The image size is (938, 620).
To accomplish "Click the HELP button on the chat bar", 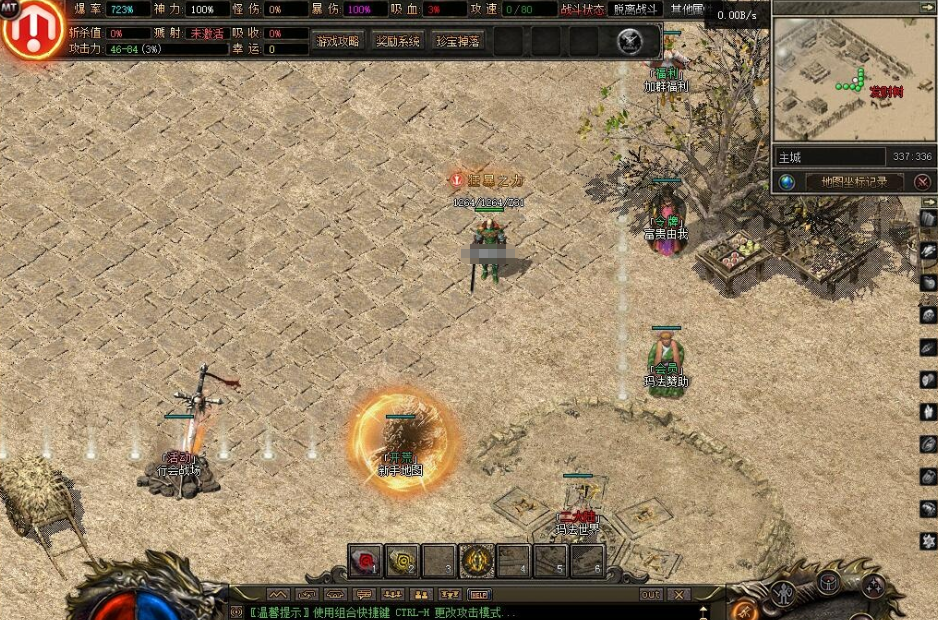I will [x=480, y=595].
